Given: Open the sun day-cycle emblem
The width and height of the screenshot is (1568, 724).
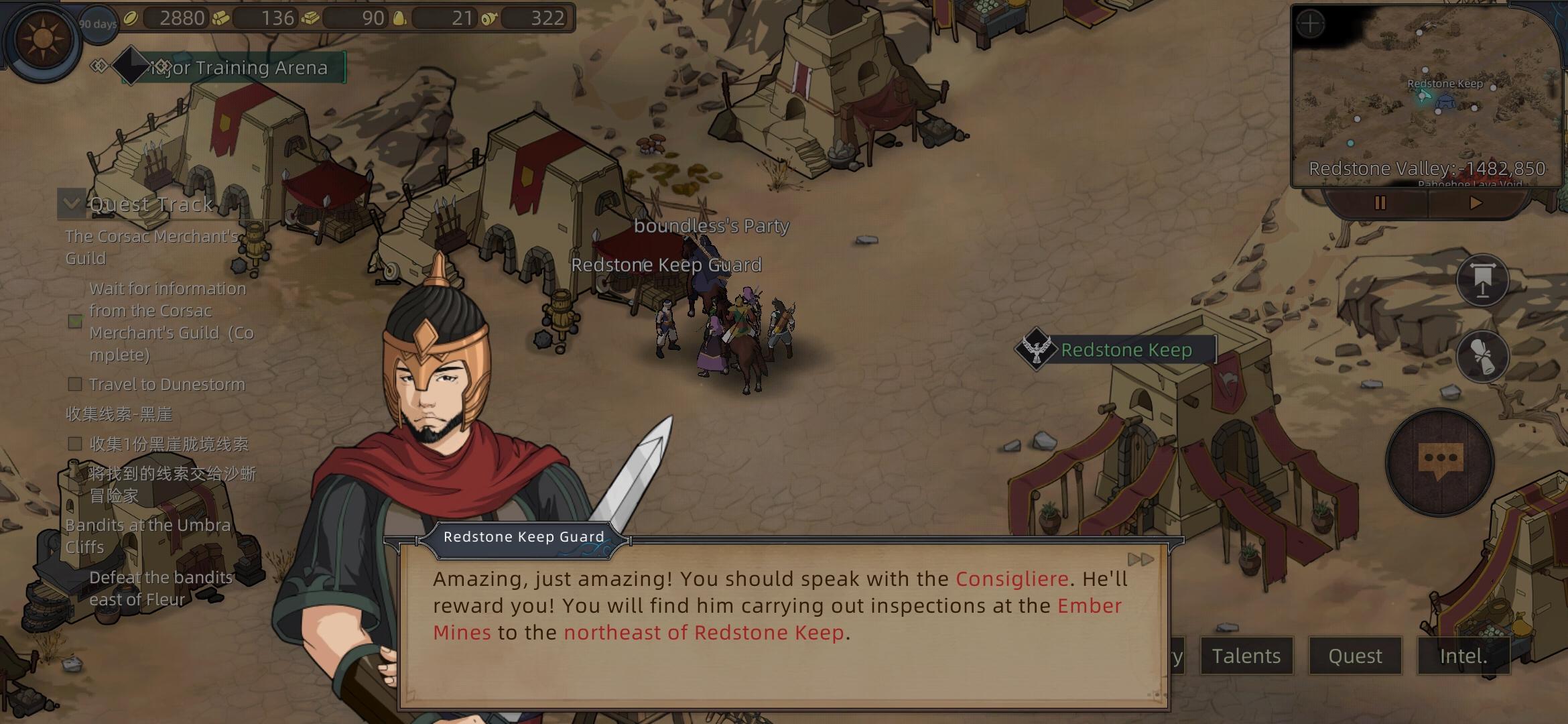Looking at the screenshot, I should coord(43,40).
